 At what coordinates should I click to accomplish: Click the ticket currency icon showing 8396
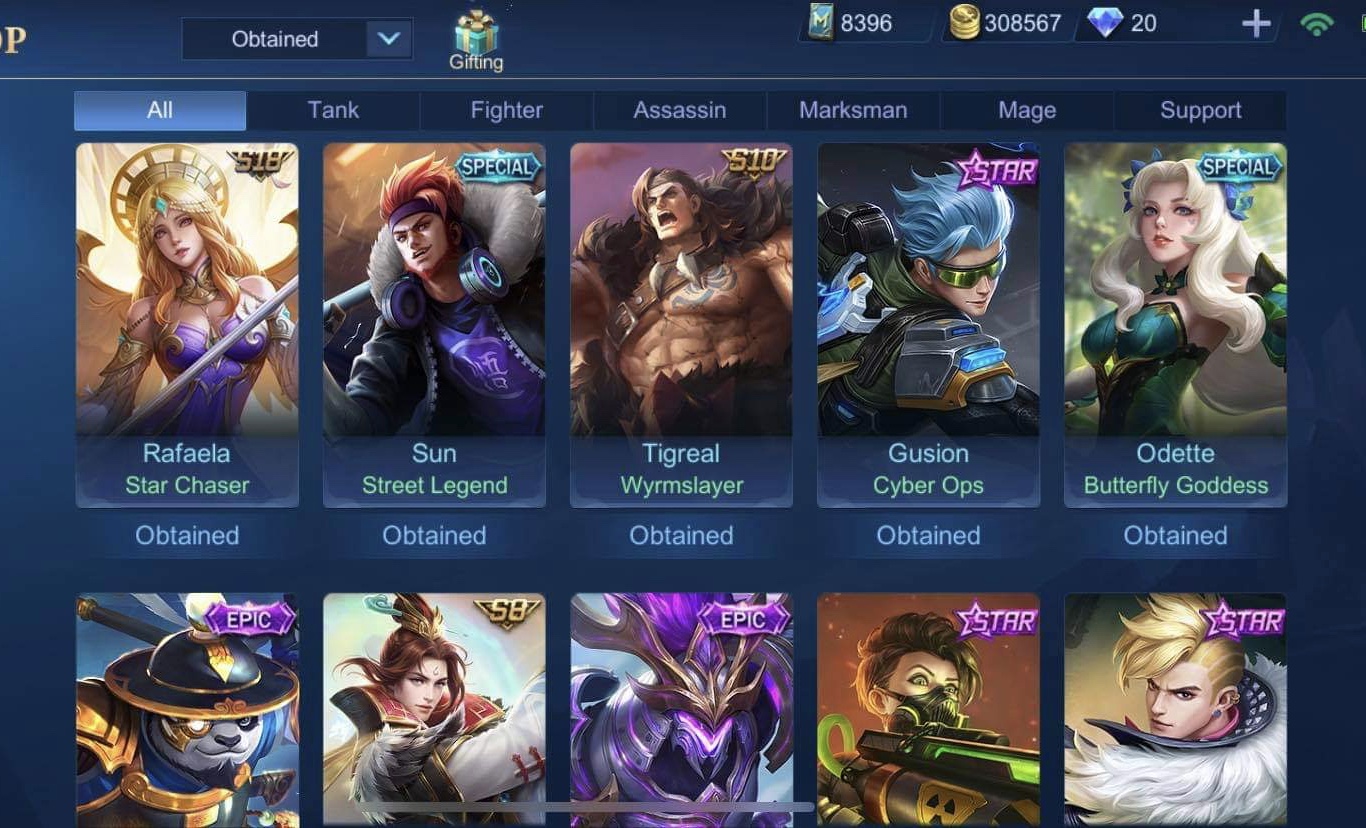[822, 22]
